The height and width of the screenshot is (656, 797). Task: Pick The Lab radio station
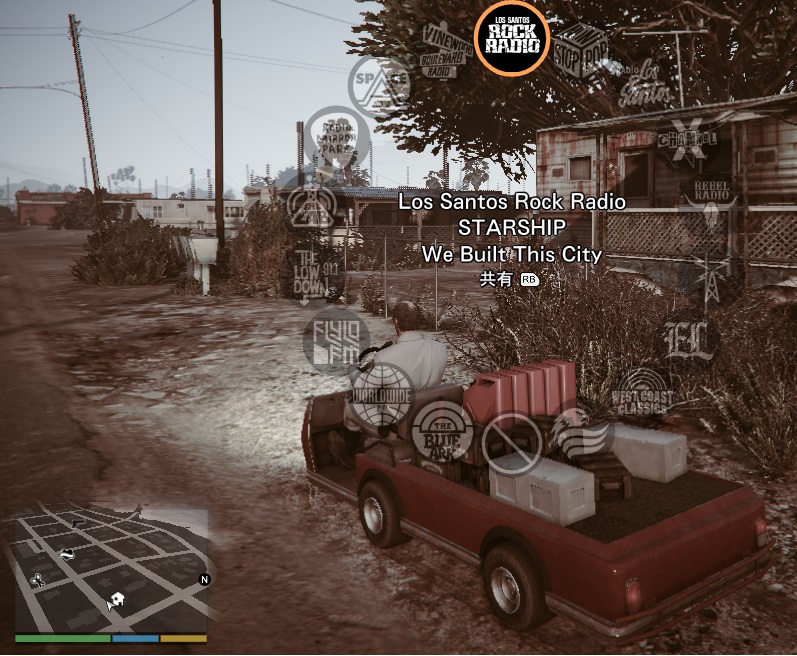click(311, 204)
